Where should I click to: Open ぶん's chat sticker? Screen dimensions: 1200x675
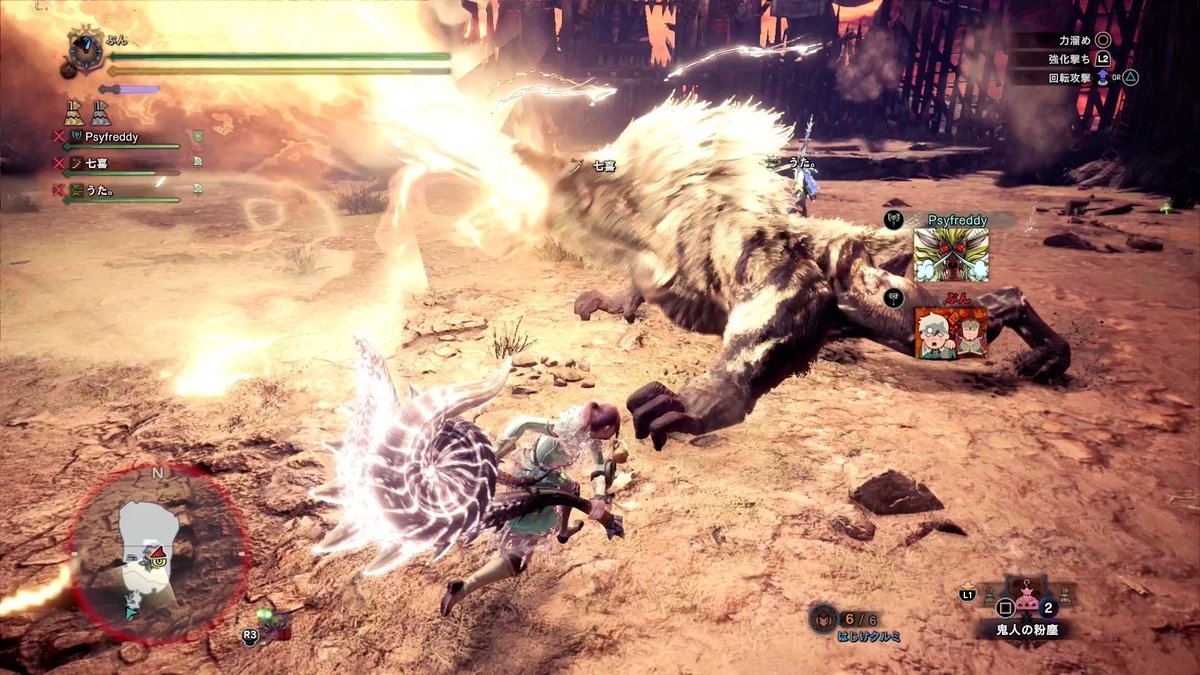tap(951, 332)
